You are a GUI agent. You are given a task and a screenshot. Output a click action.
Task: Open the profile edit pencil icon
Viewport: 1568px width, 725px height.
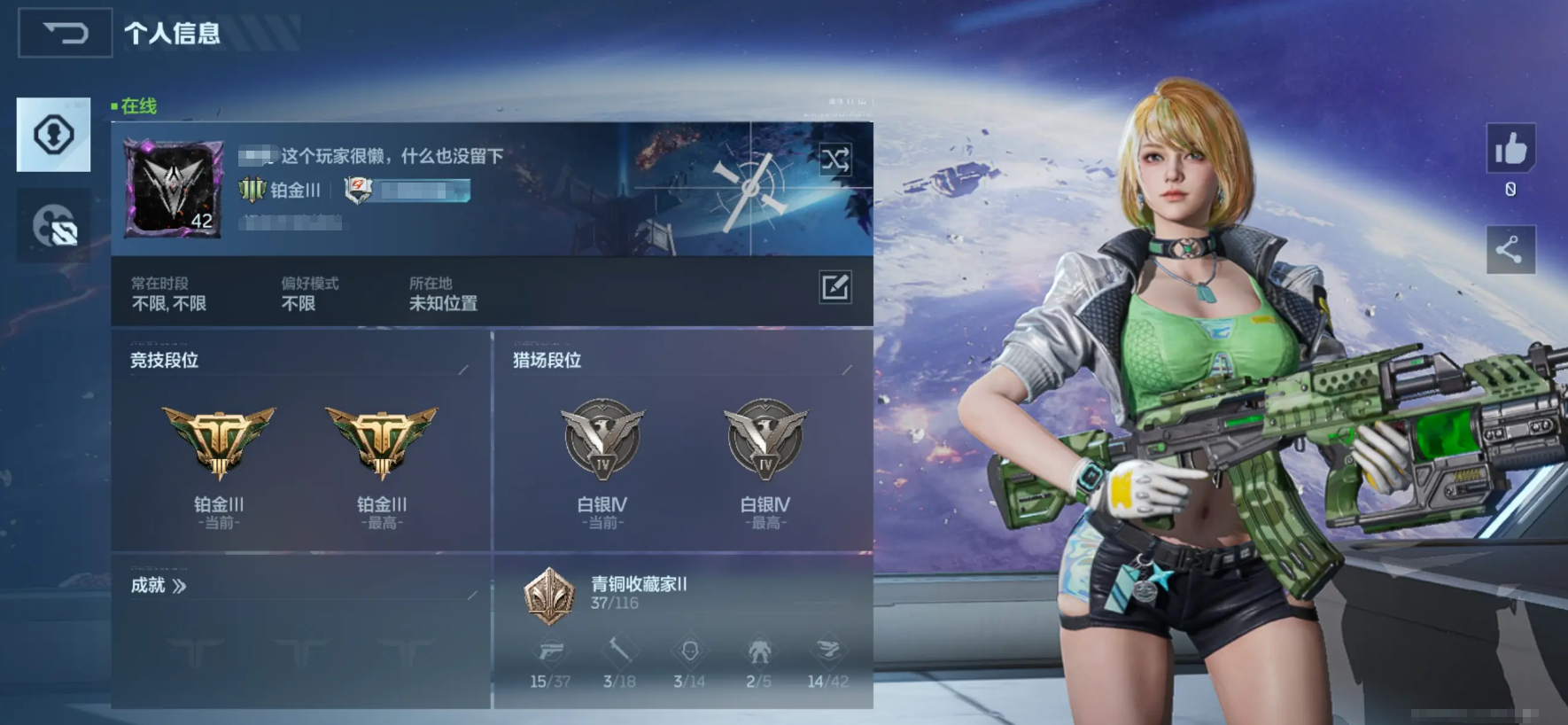(836, 288)
